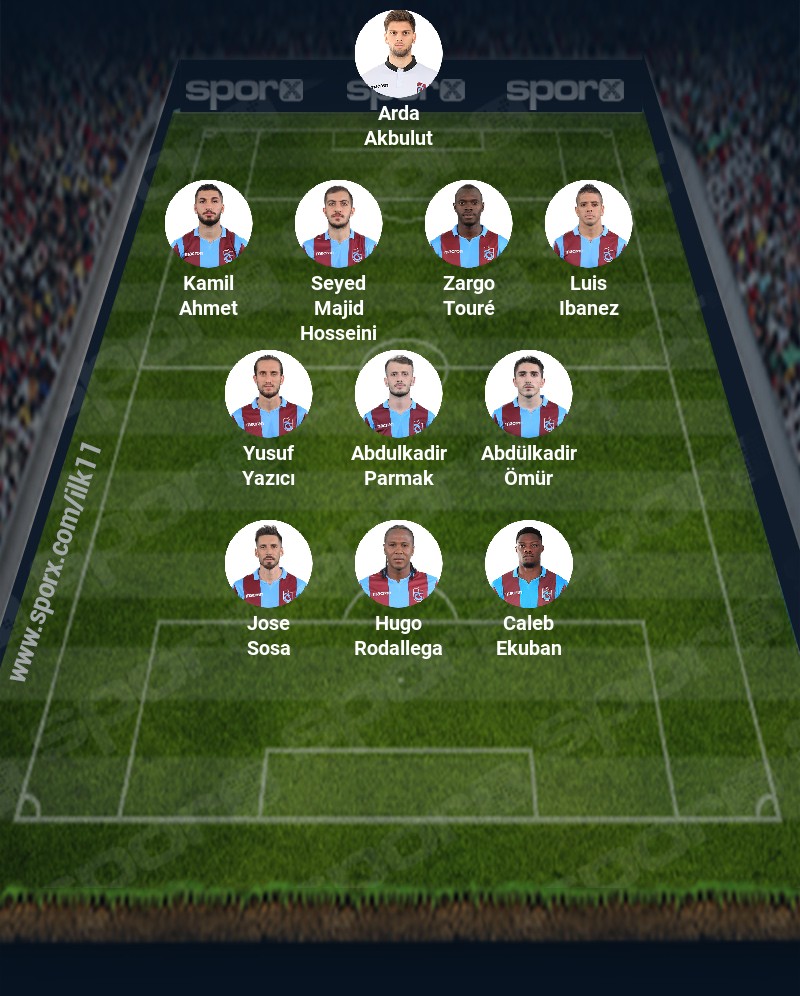Select Yusuf Yazıcı's midfield portrait
The width and height of the screenshot is (800, 996).
[268, 394]
